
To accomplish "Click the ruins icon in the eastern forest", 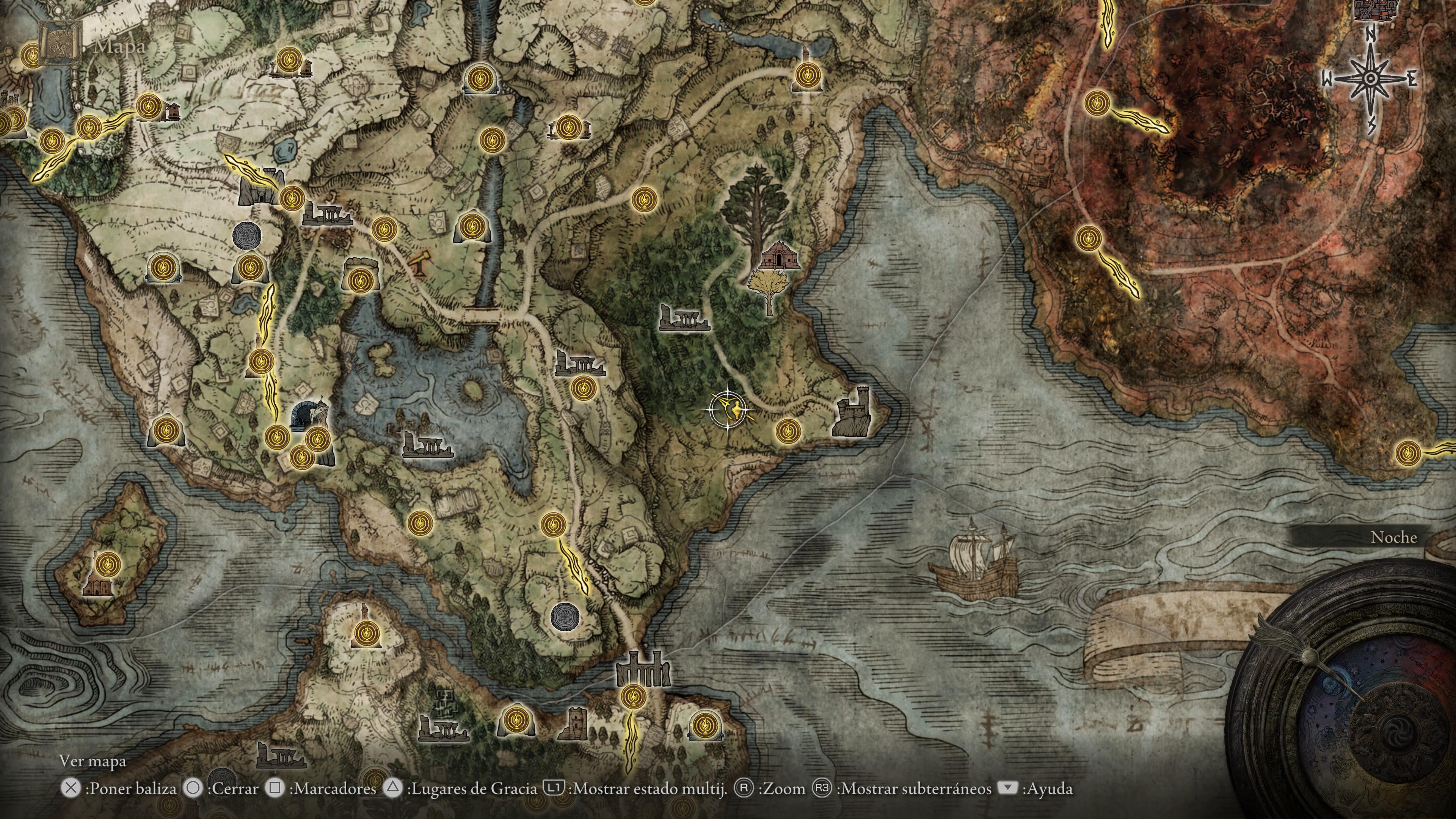I will (684, 318).
